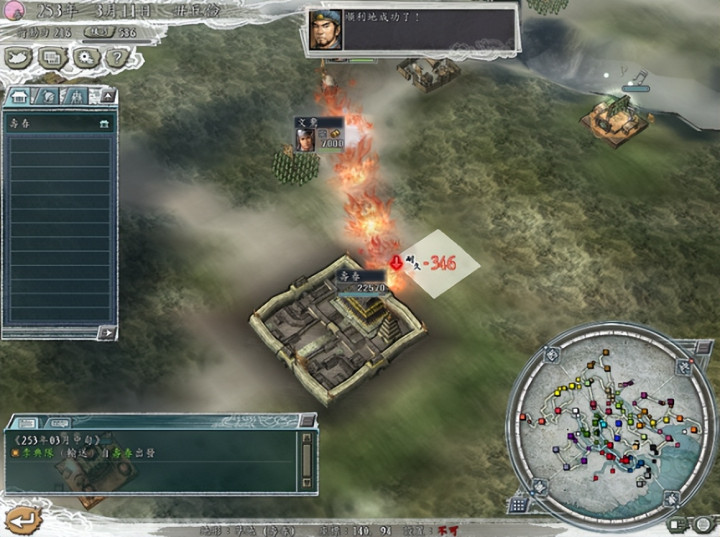Select the 寿春 row in the list

[58, 124]
